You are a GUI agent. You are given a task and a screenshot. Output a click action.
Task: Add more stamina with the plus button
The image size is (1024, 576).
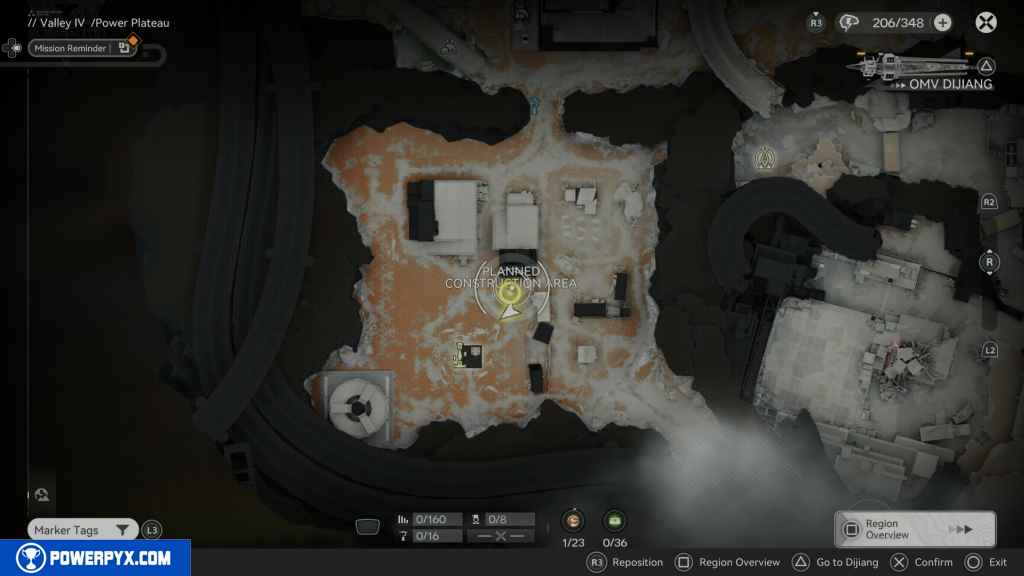pyautogui.click(x=942, y=23)
